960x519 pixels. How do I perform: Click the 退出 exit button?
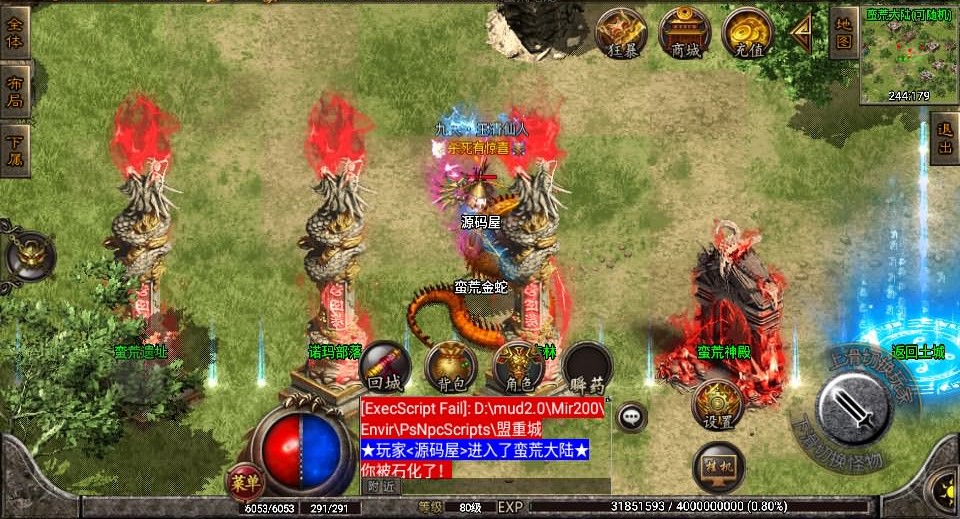click(943, 139)
